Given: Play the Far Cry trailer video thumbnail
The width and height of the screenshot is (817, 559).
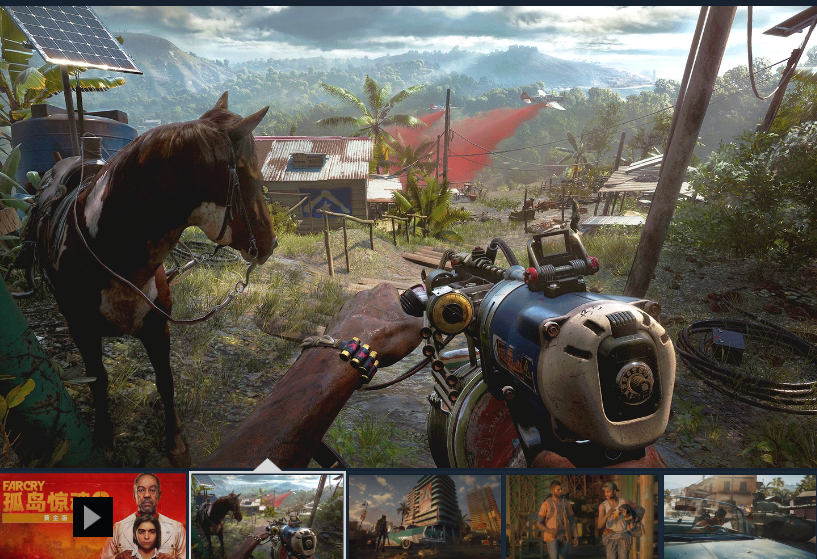Looking at the screenshot, I should coord(93,516).
